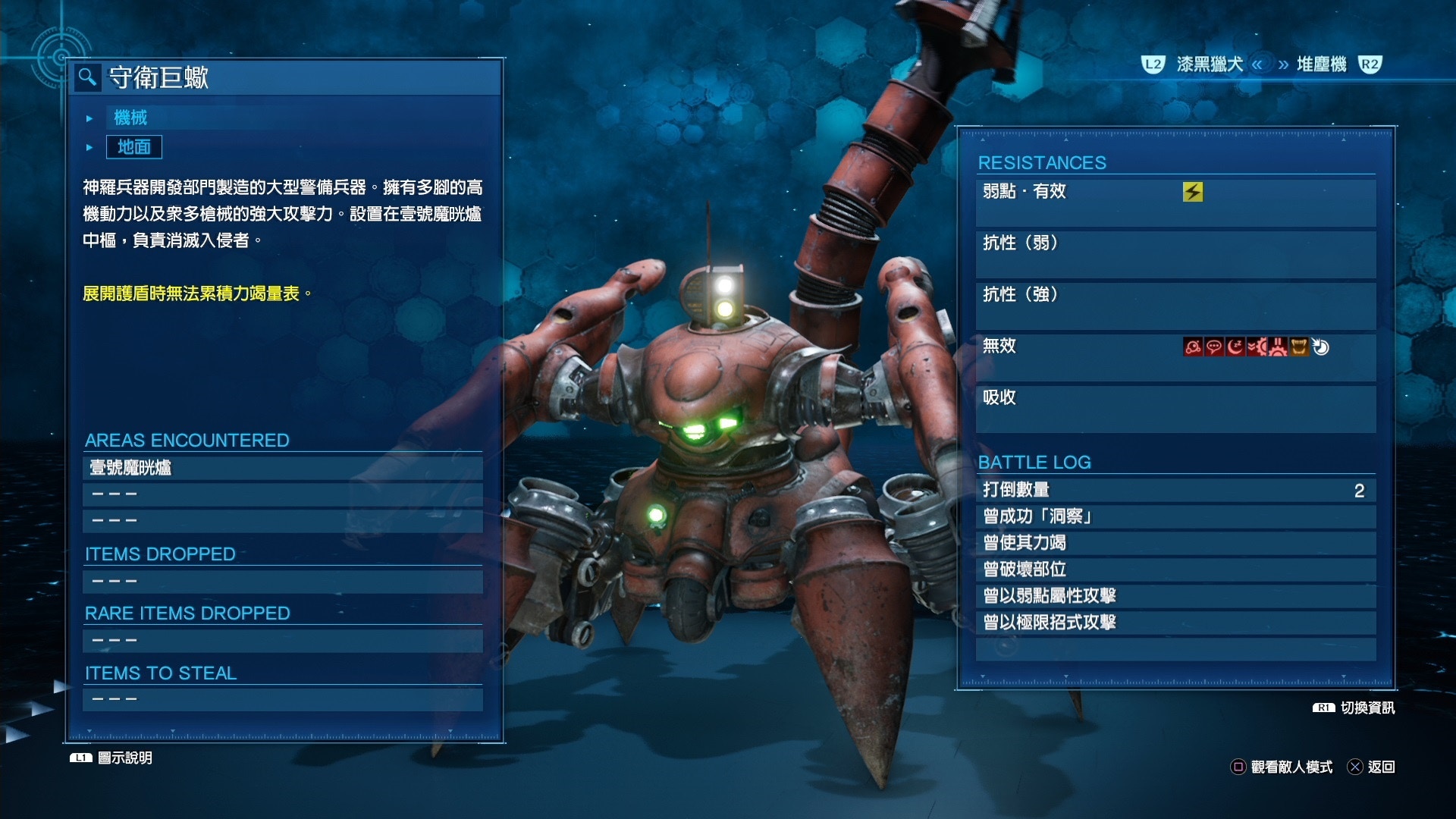Select the sleep immunity icon

1235,347
